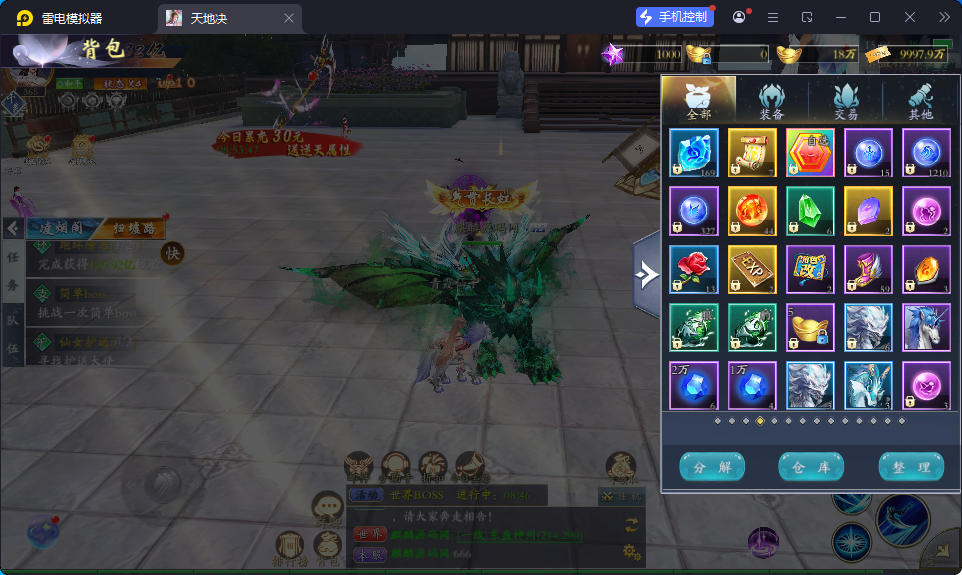
Task: Sort the bag with the 整理 button
Action: coord(911,467)
